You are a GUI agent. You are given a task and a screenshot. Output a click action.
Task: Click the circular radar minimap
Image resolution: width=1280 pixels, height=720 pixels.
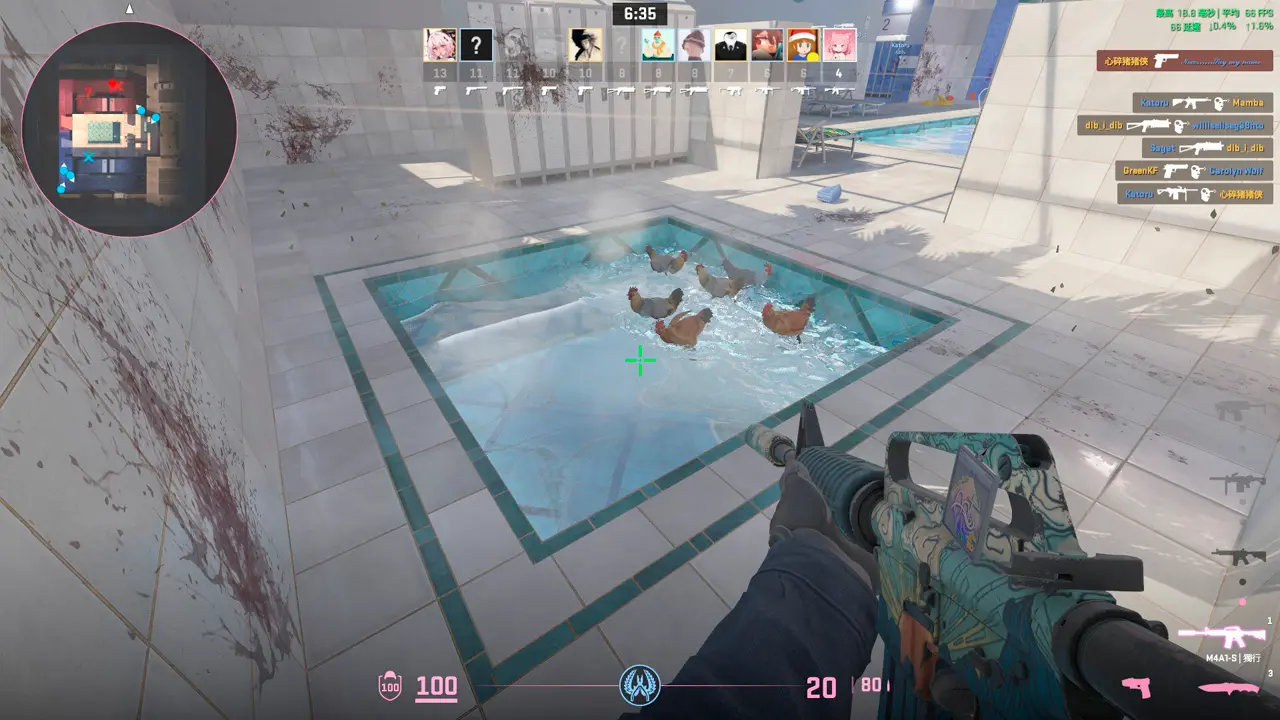(129, 129)
